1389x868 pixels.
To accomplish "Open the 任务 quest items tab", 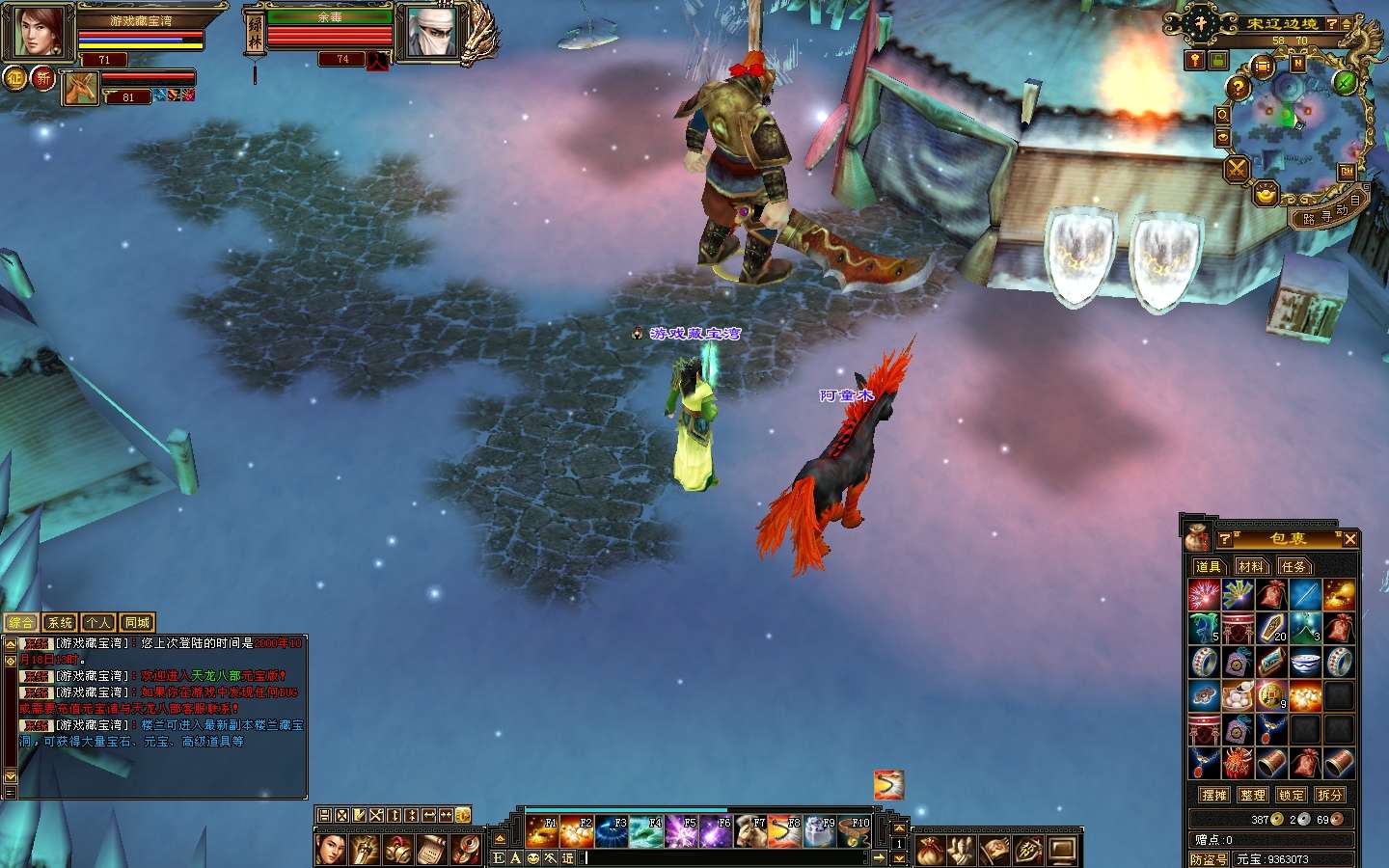I will [x=1294, y=566].
